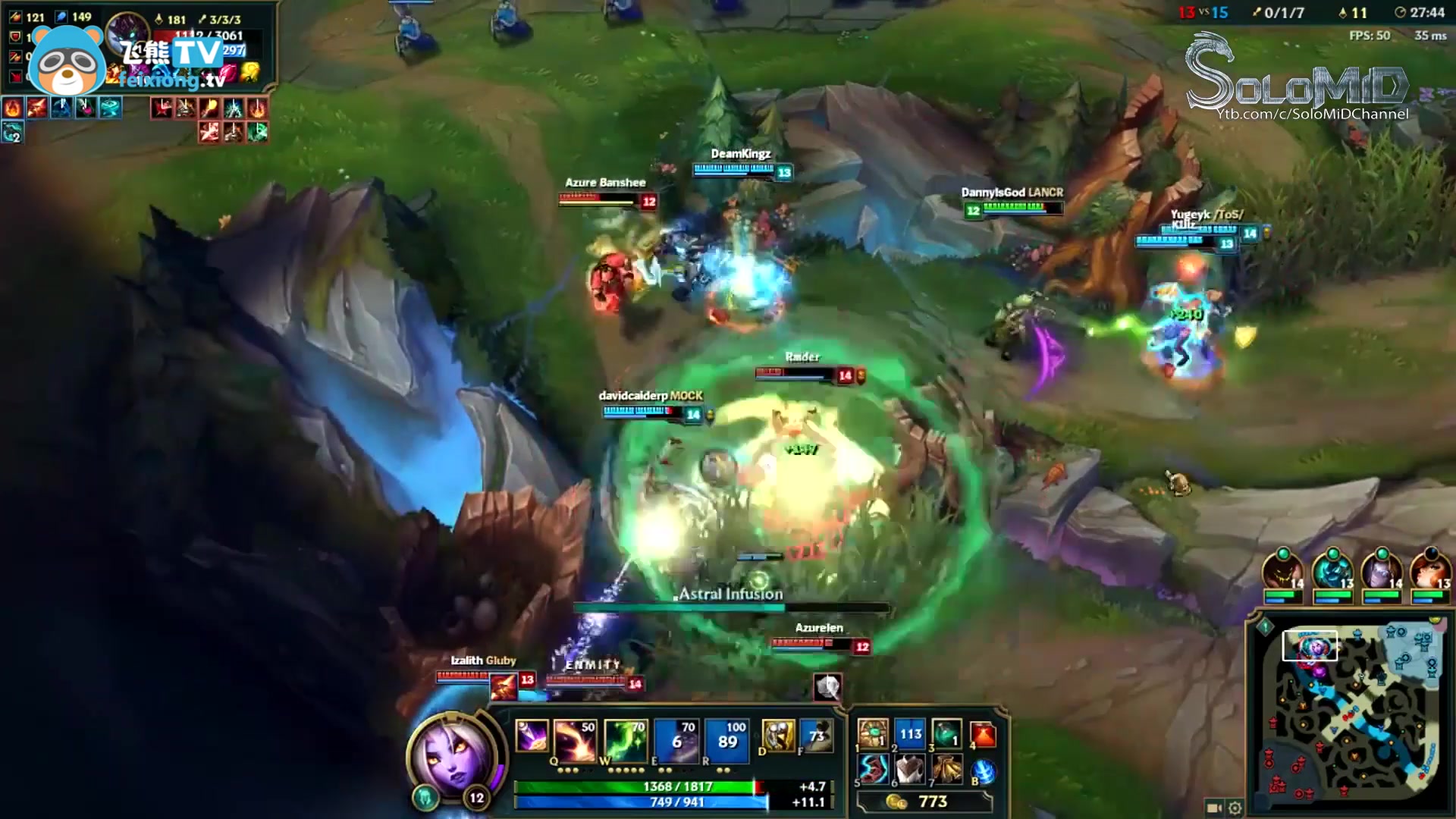Activate the Starcall ability on Q
1456x819 pixels.
pyautogui.click(x=575, y=738)
